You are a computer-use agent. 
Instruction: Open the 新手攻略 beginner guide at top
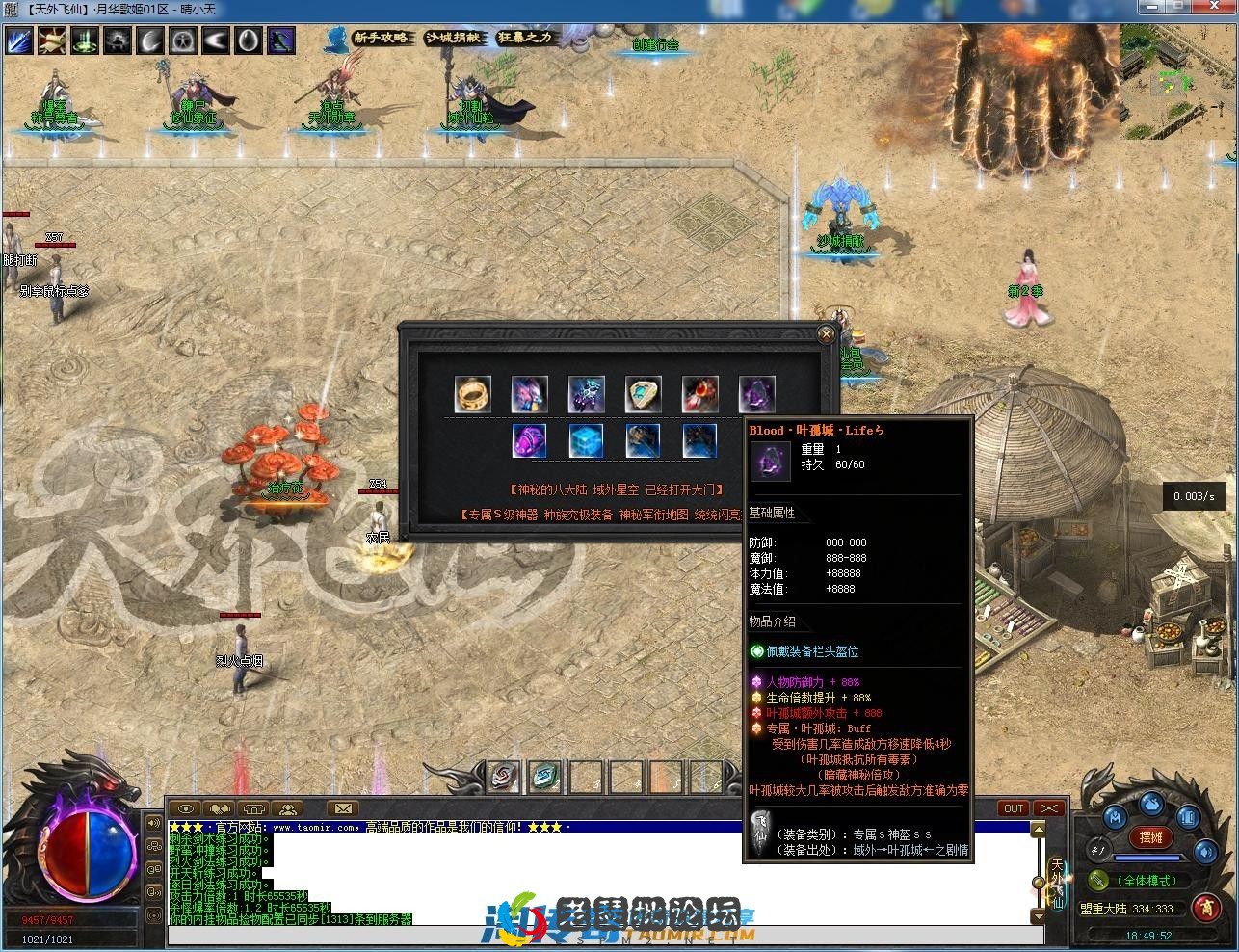(x=383, y=38)
